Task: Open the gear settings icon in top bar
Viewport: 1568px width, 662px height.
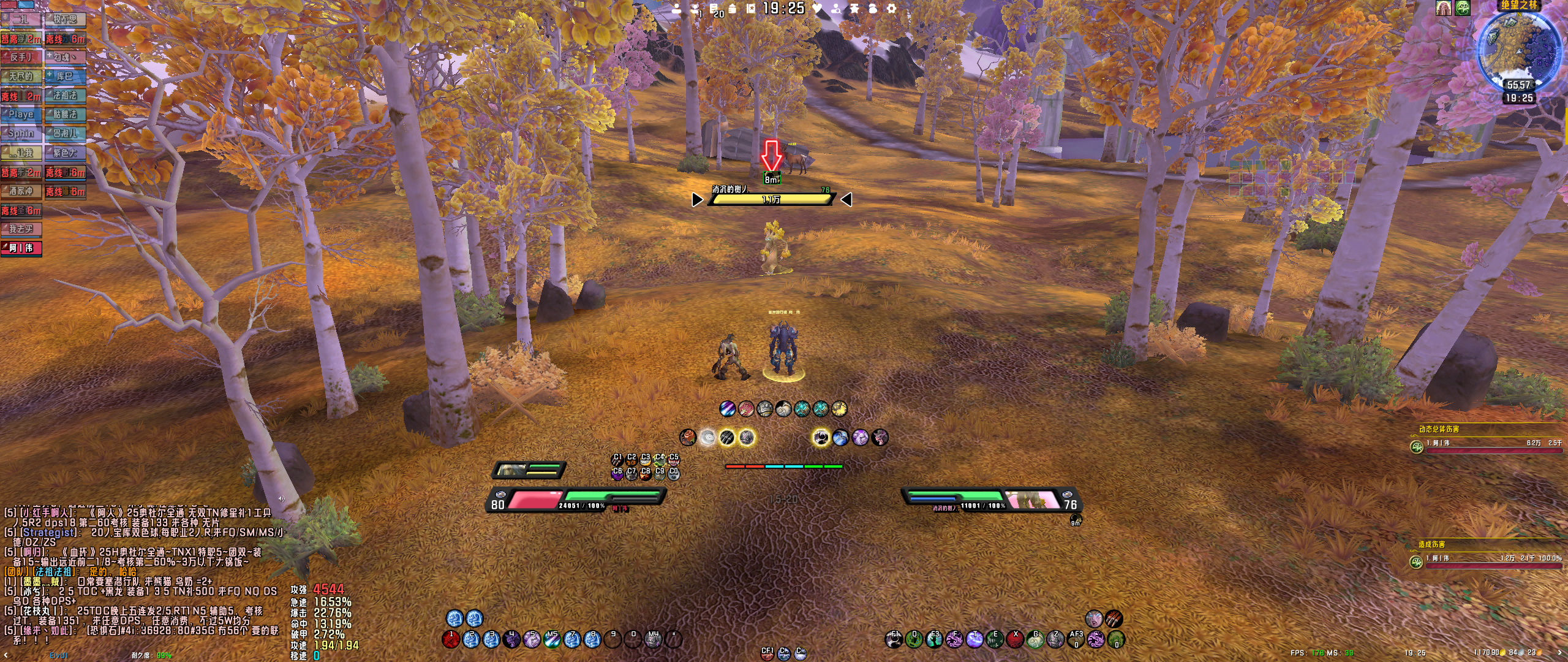Action: [x=891, y=9]
